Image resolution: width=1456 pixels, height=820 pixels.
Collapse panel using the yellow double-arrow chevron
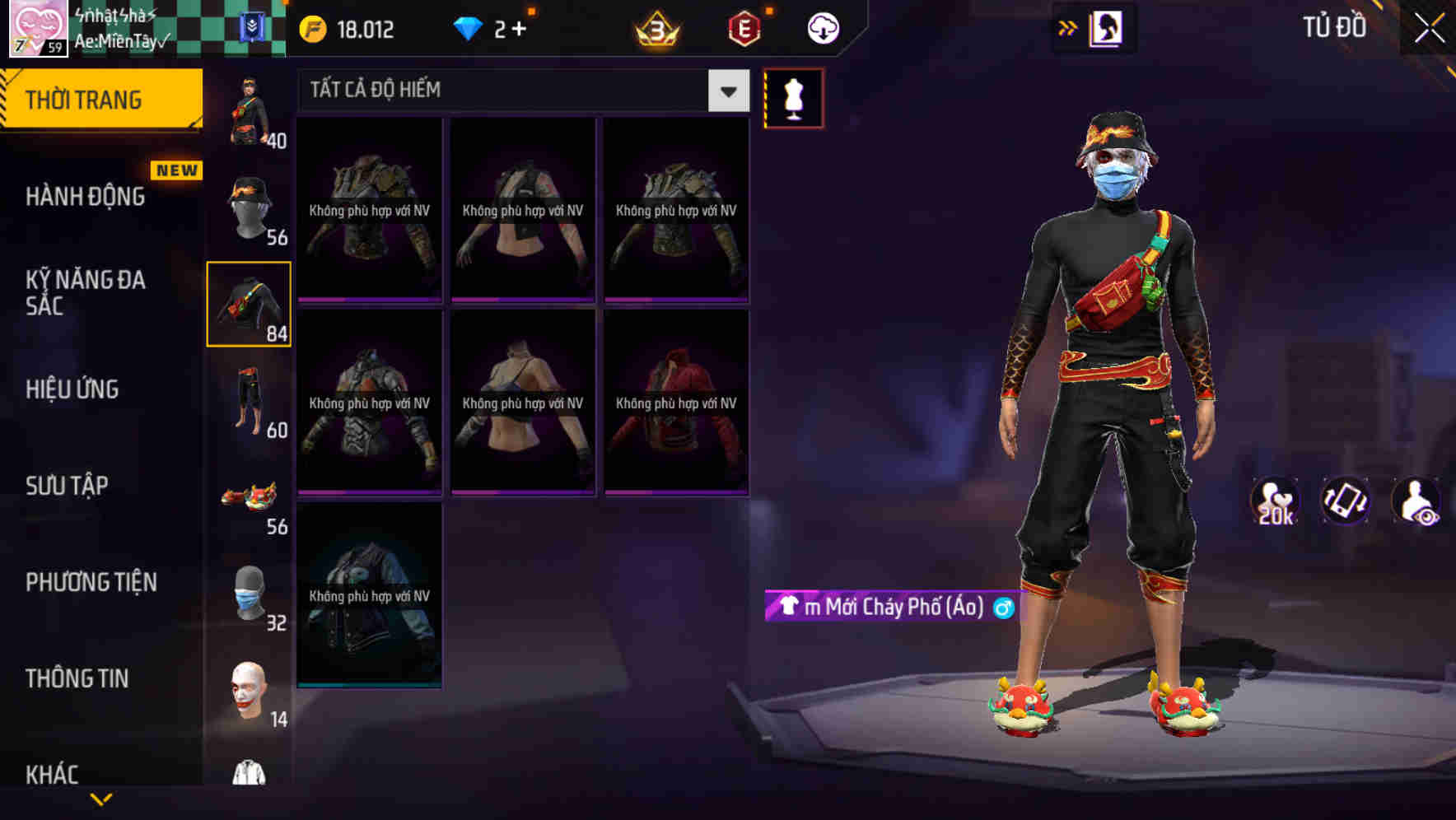tap(1068, 26)
